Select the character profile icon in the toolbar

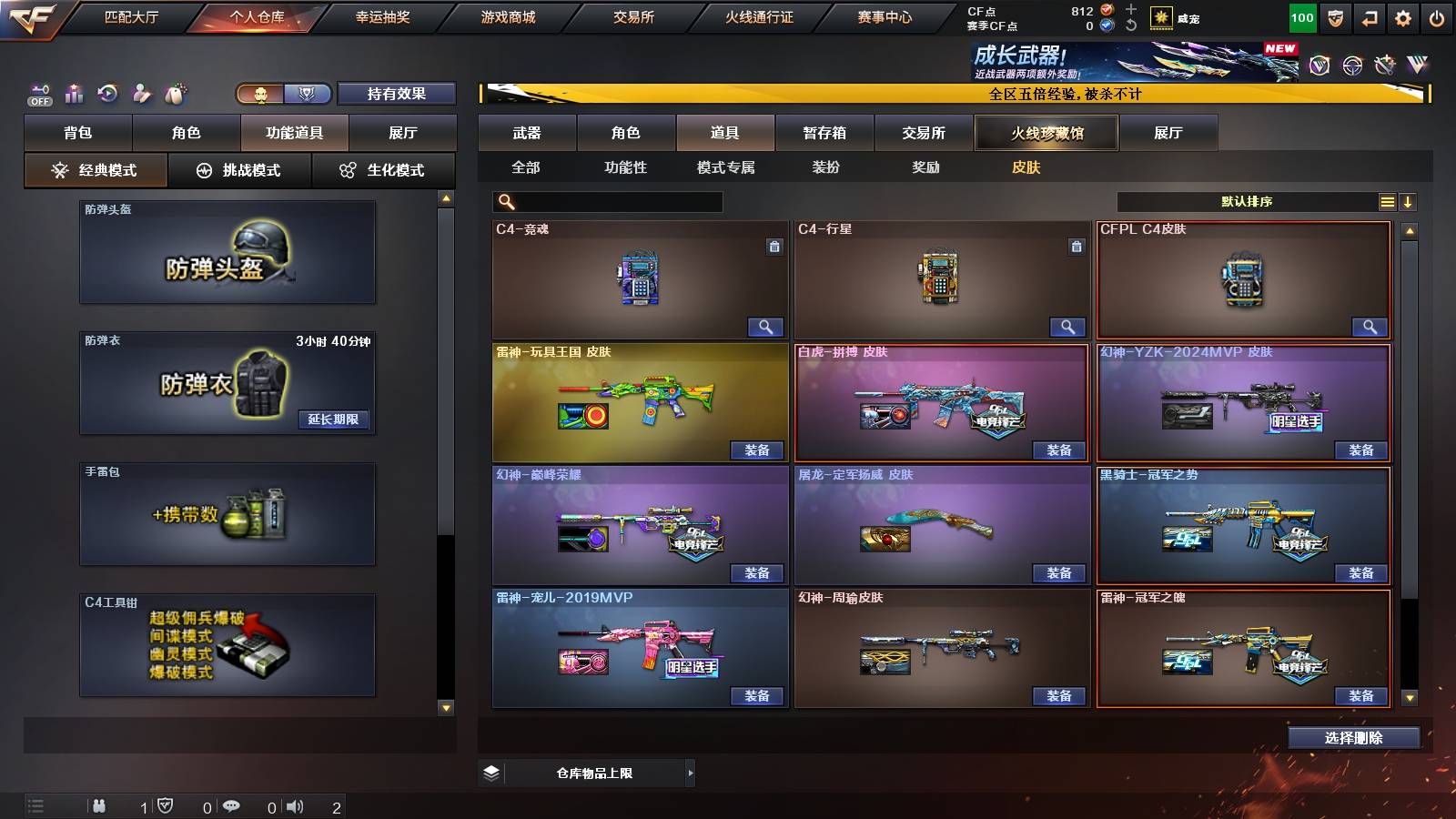coord(143,94)
